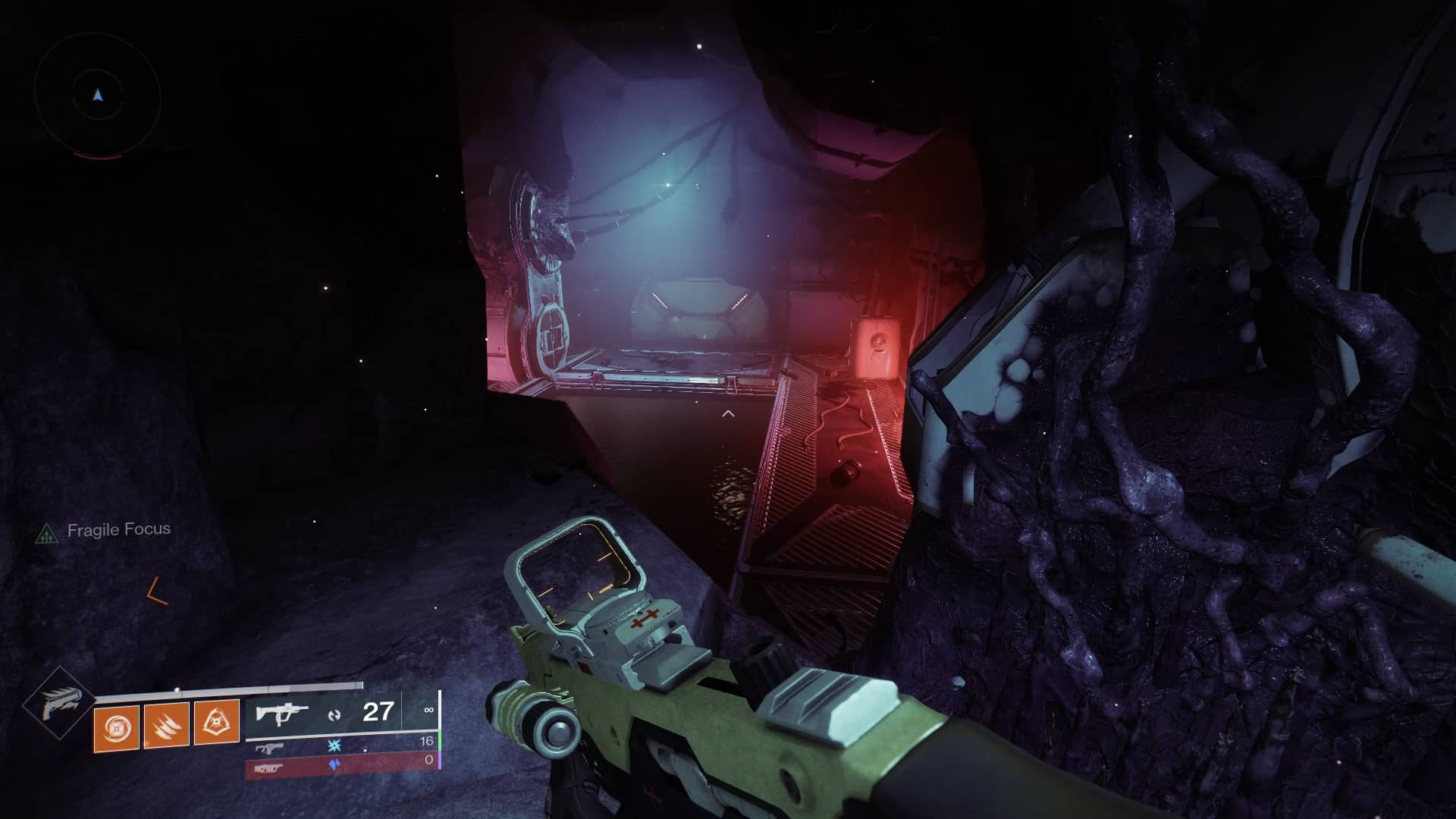Screen dimensions: 1456x819
Task: Click the compass arrow on the radar
Action: pos(98,95)
